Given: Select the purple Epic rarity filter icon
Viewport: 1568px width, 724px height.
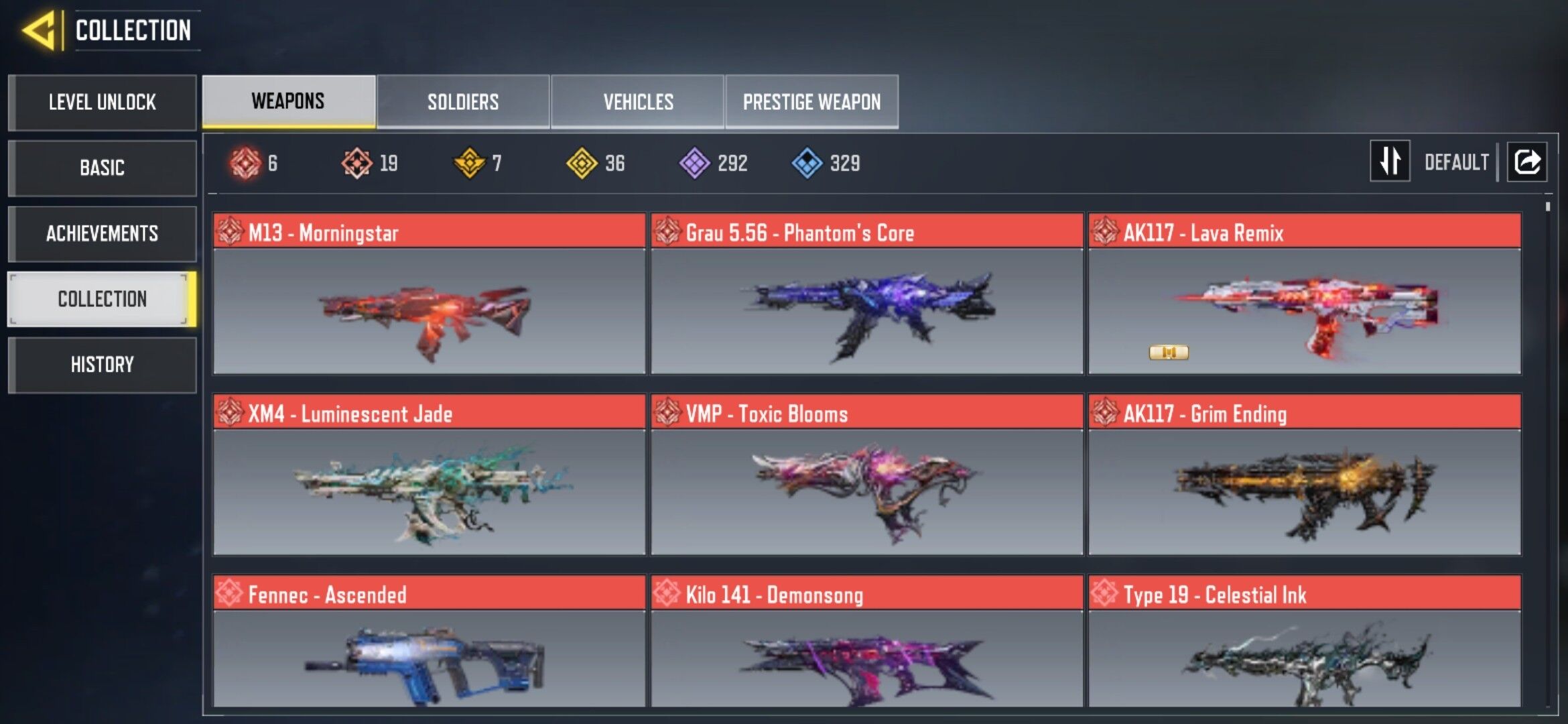Looking at the screenshot, I should 695,161.
